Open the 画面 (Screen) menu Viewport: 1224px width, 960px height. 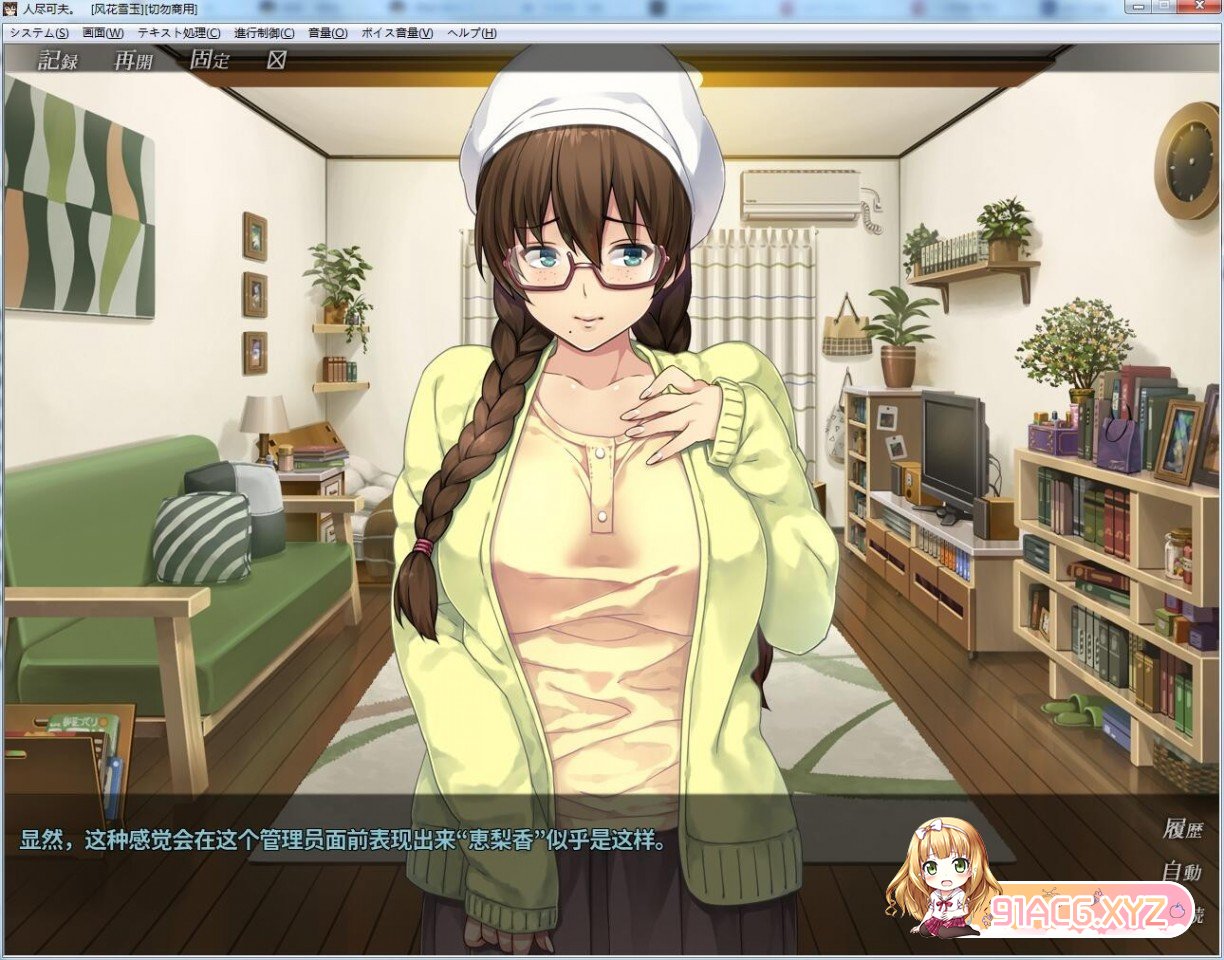coord(103,33)
